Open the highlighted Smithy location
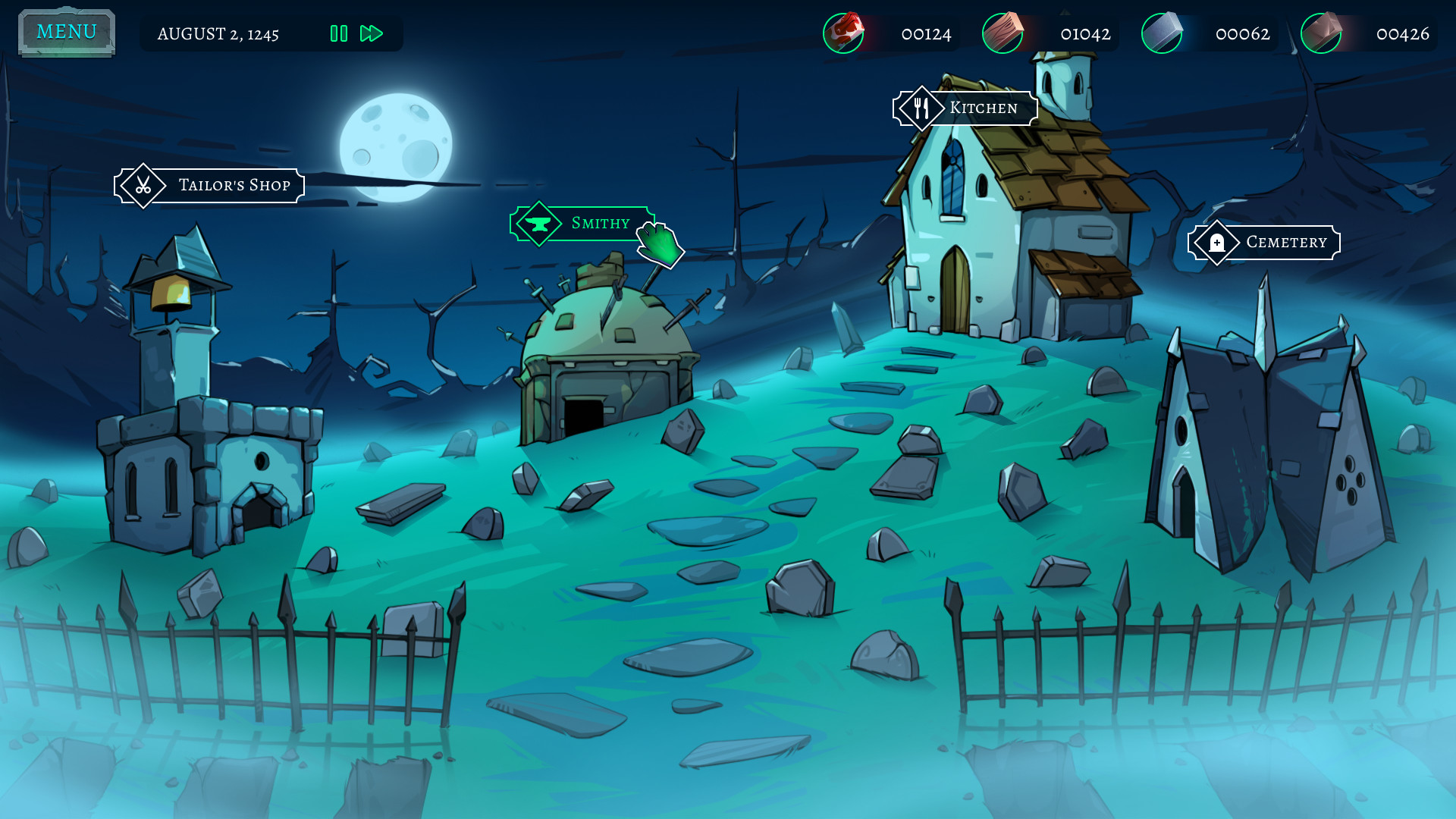 tap(599, 224)
